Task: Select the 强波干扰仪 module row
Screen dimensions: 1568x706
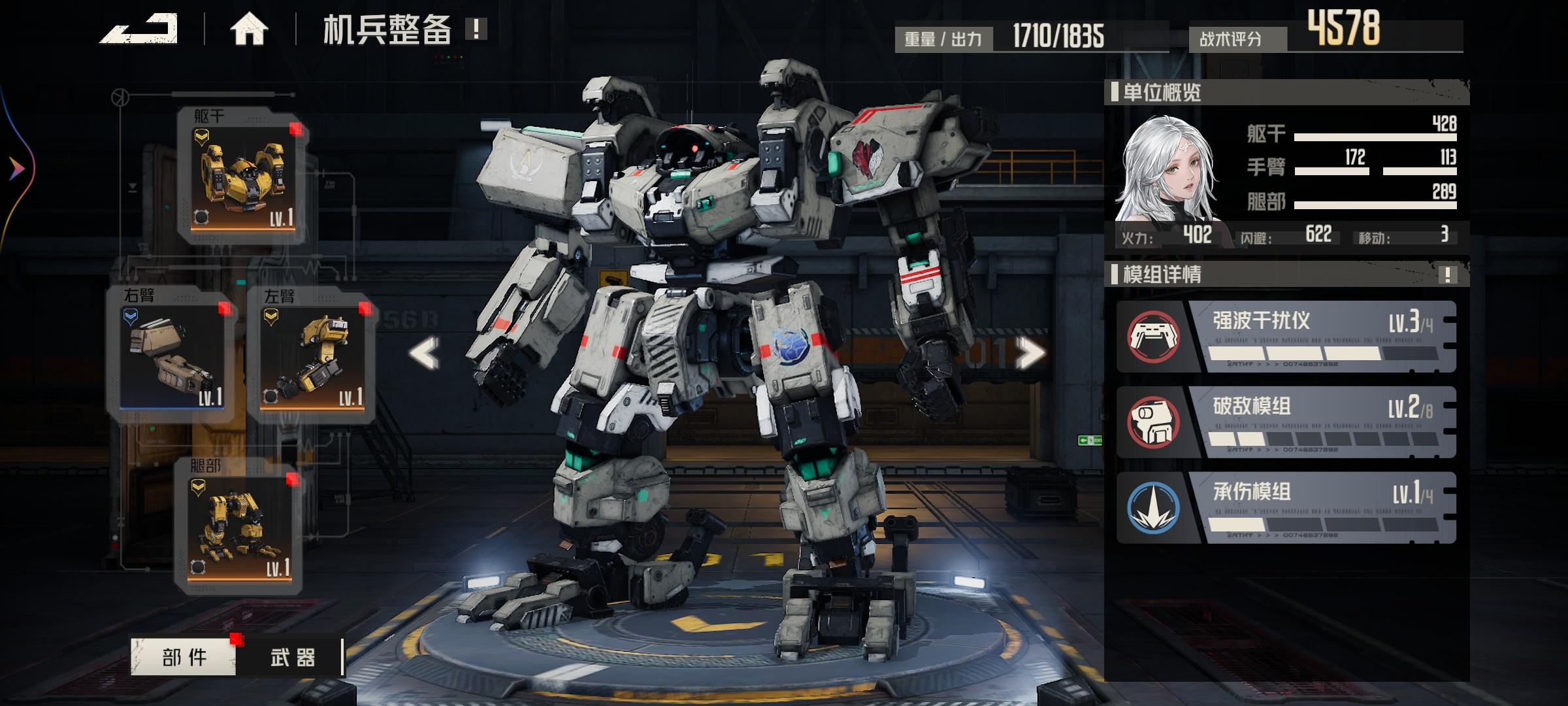Action: 1286,337
